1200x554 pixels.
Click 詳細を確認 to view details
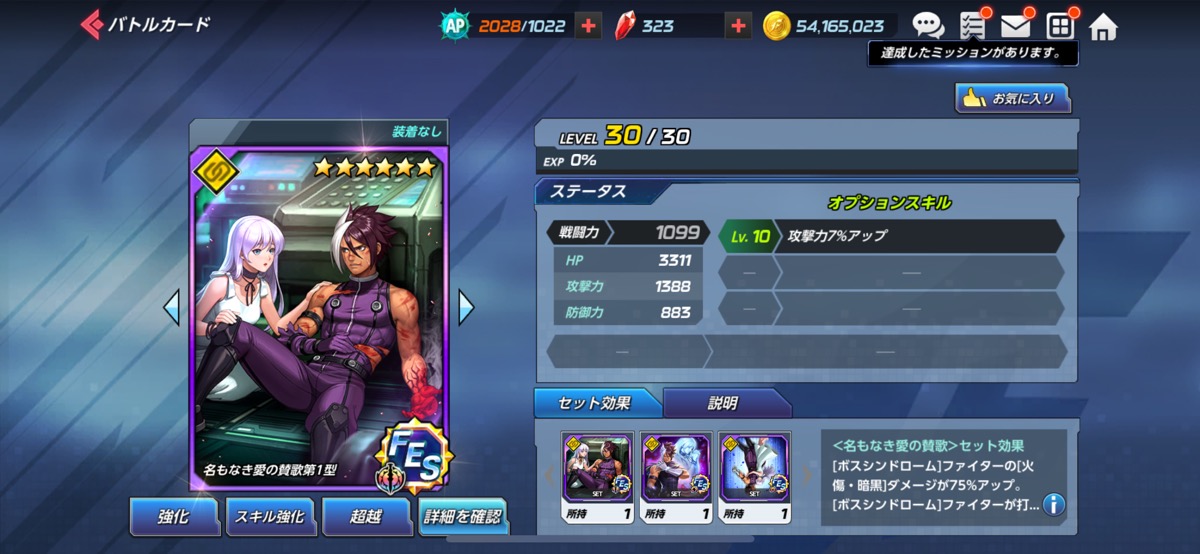click(x=462, y=516)
